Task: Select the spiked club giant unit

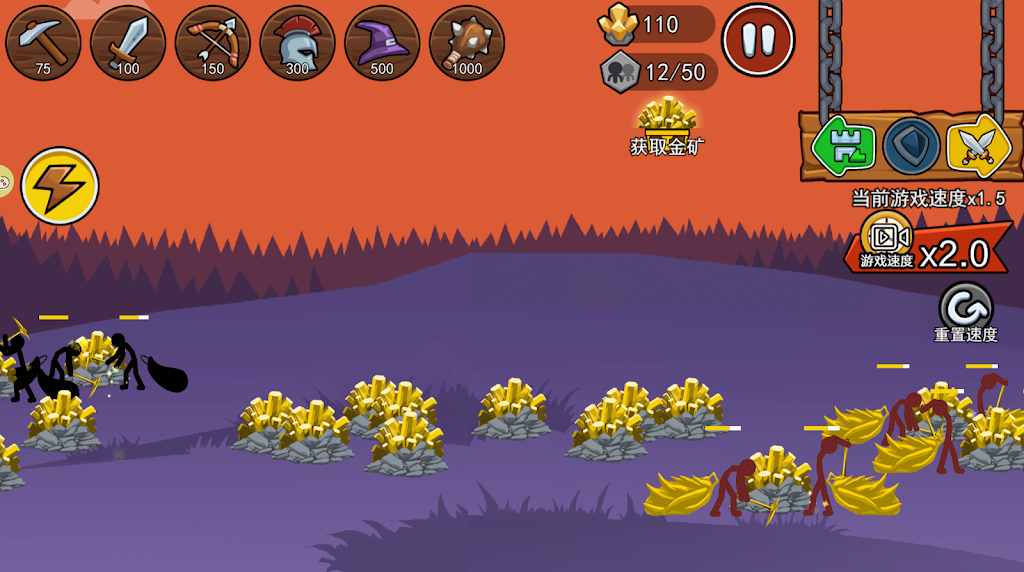Action: tap(467, 43)
